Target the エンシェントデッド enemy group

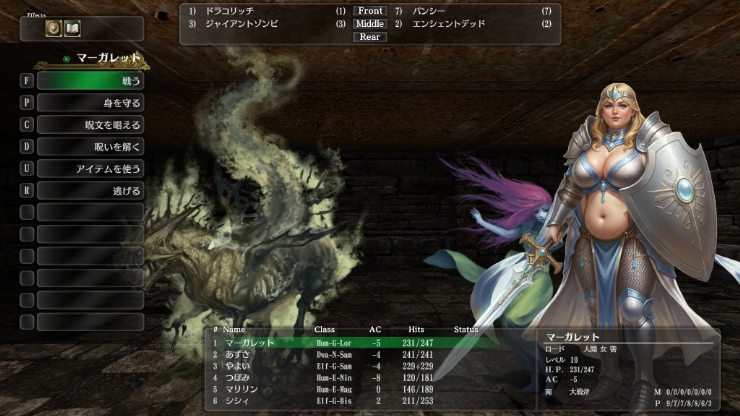(x=448, y=24)
